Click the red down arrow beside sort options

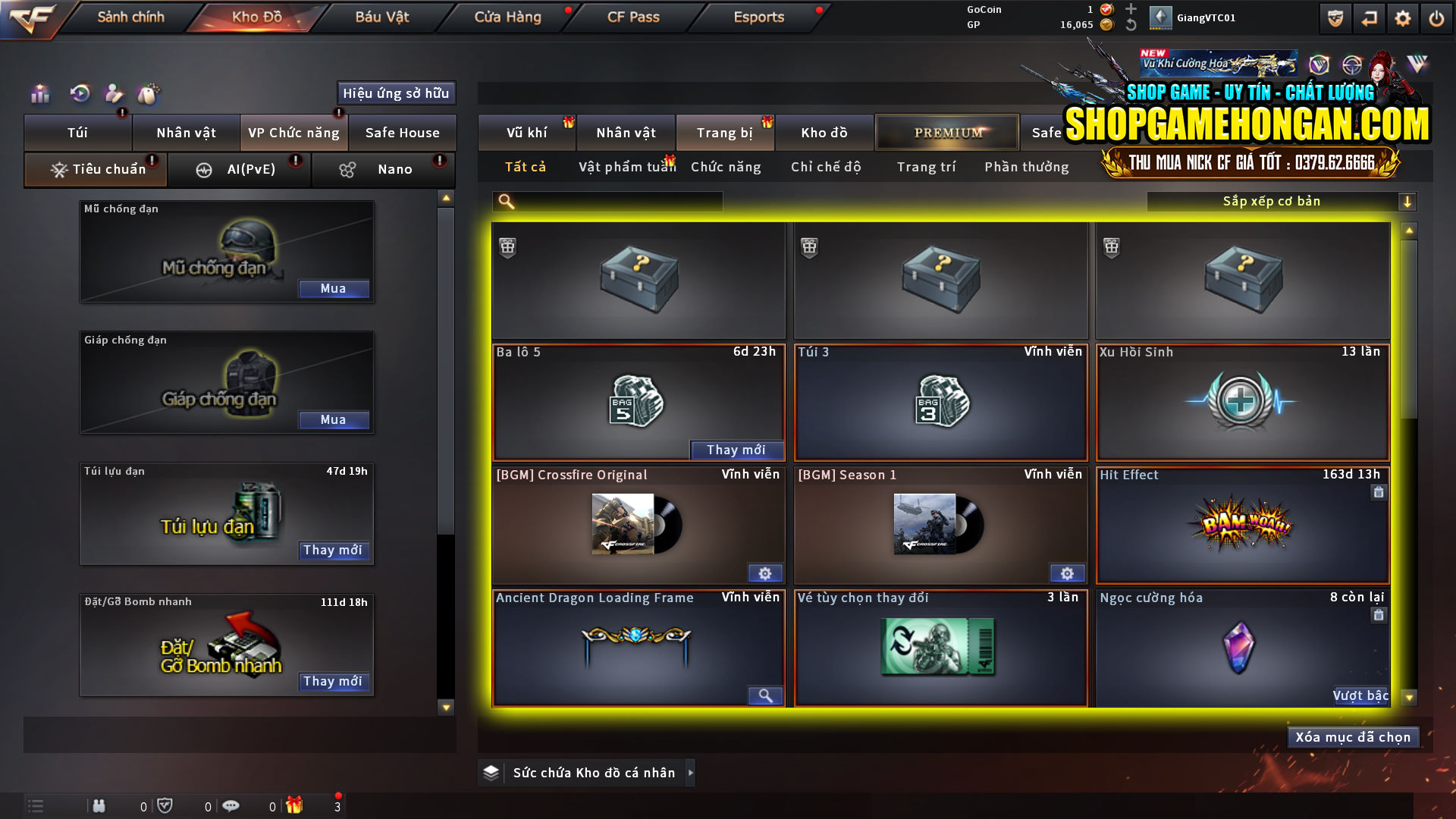1409,201
